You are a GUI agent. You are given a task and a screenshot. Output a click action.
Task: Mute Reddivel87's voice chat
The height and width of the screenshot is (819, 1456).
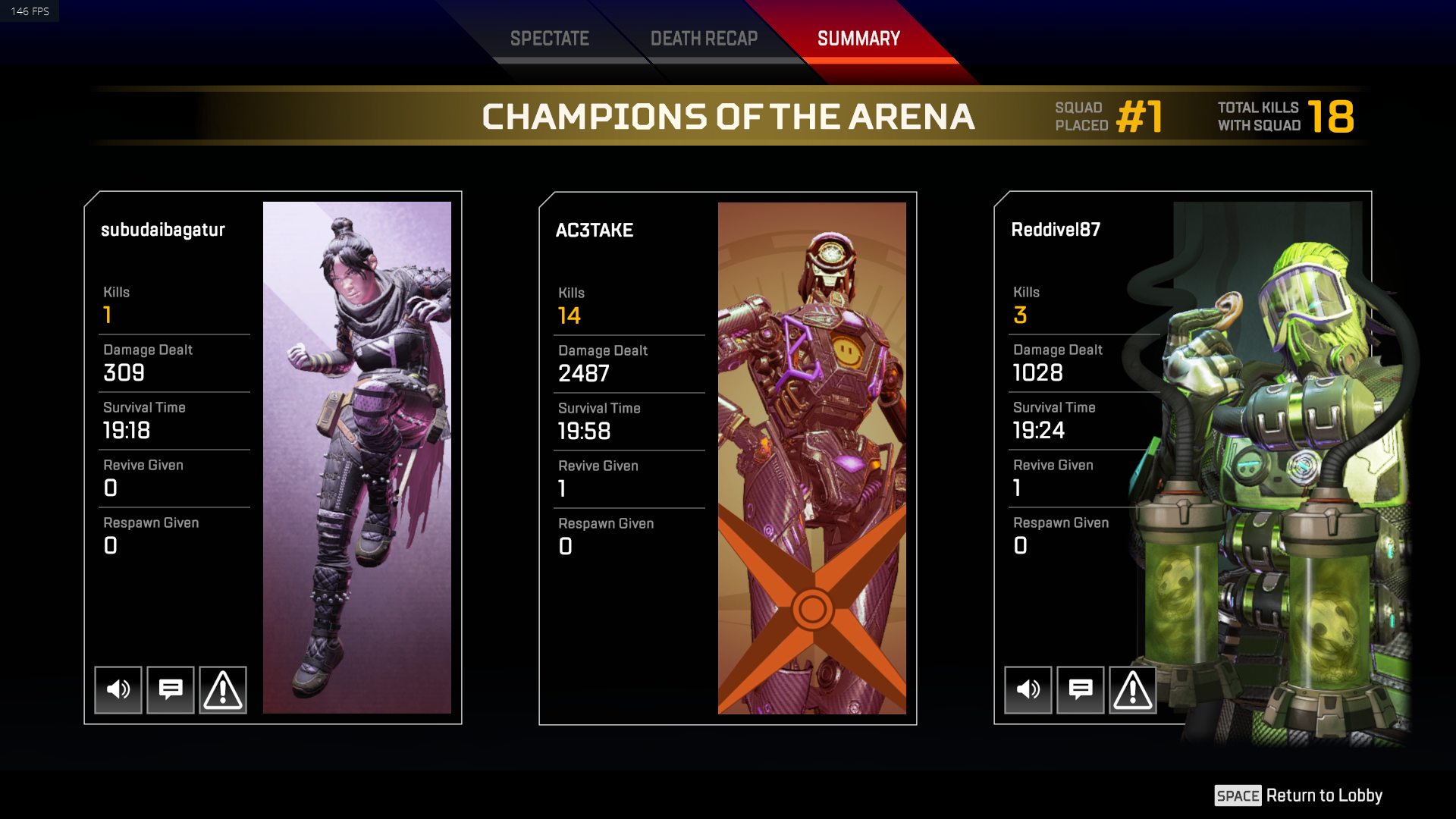1028,689
